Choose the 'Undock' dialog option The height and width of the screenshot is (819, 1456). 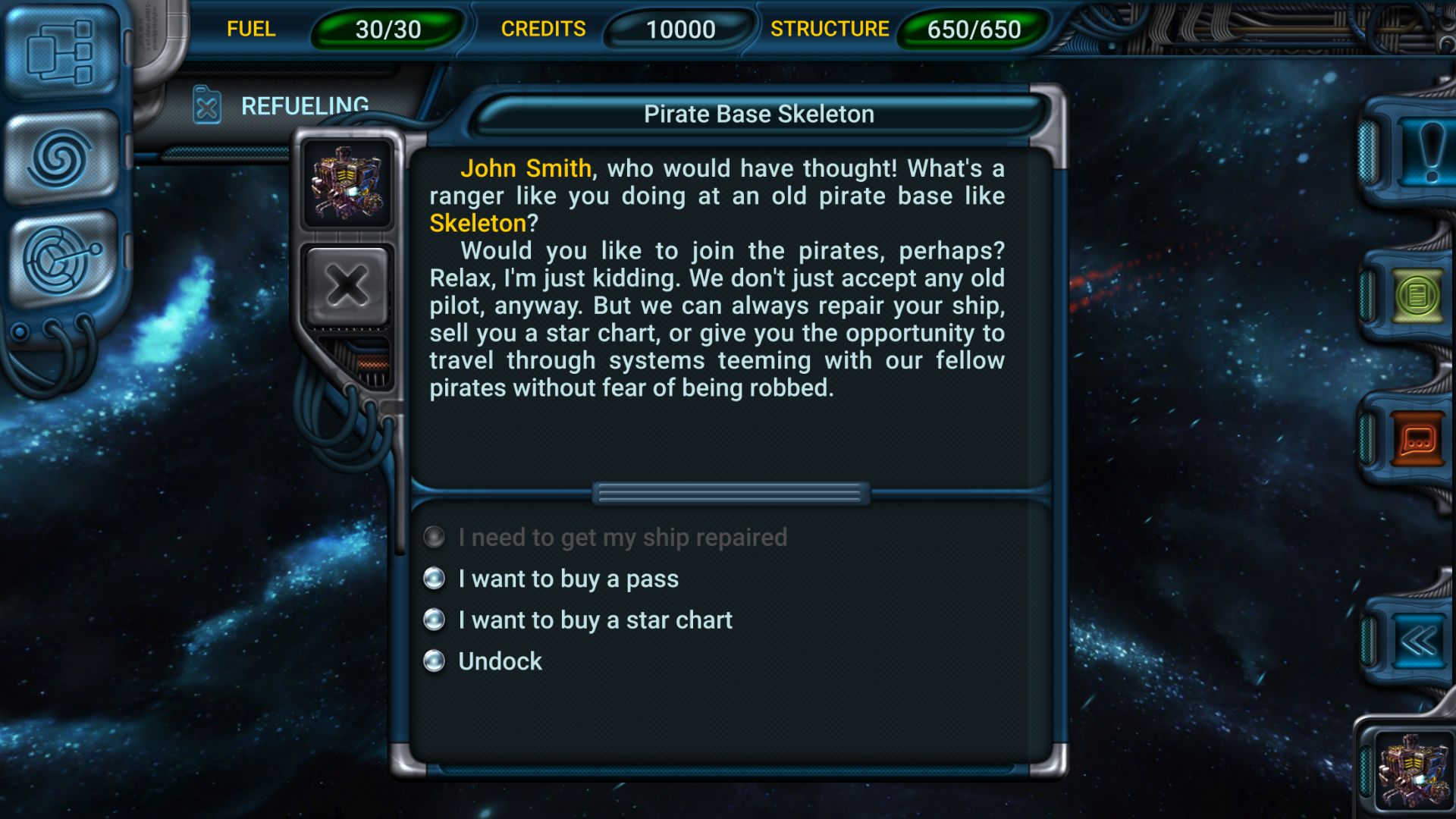pyautogui.click(x=500, y=661)
